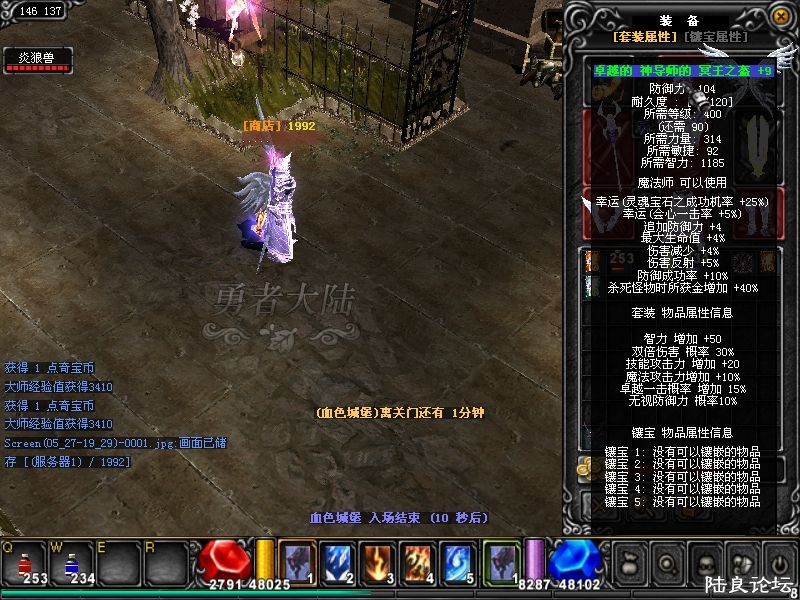Close the equipment panel
The height and width of the screenshot is (600, 800).
779,15
